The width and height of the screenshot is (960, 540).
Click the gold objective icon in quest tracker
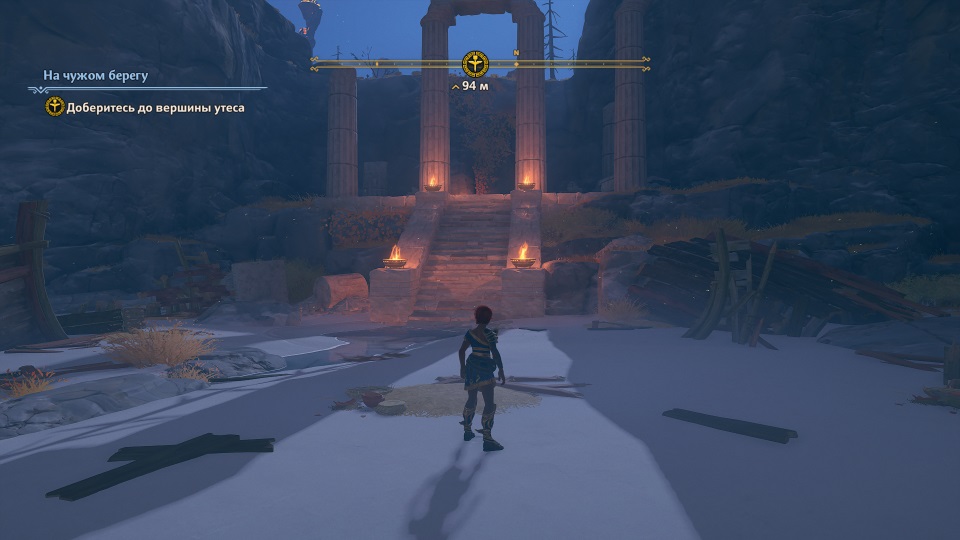[x=55, y=107]
